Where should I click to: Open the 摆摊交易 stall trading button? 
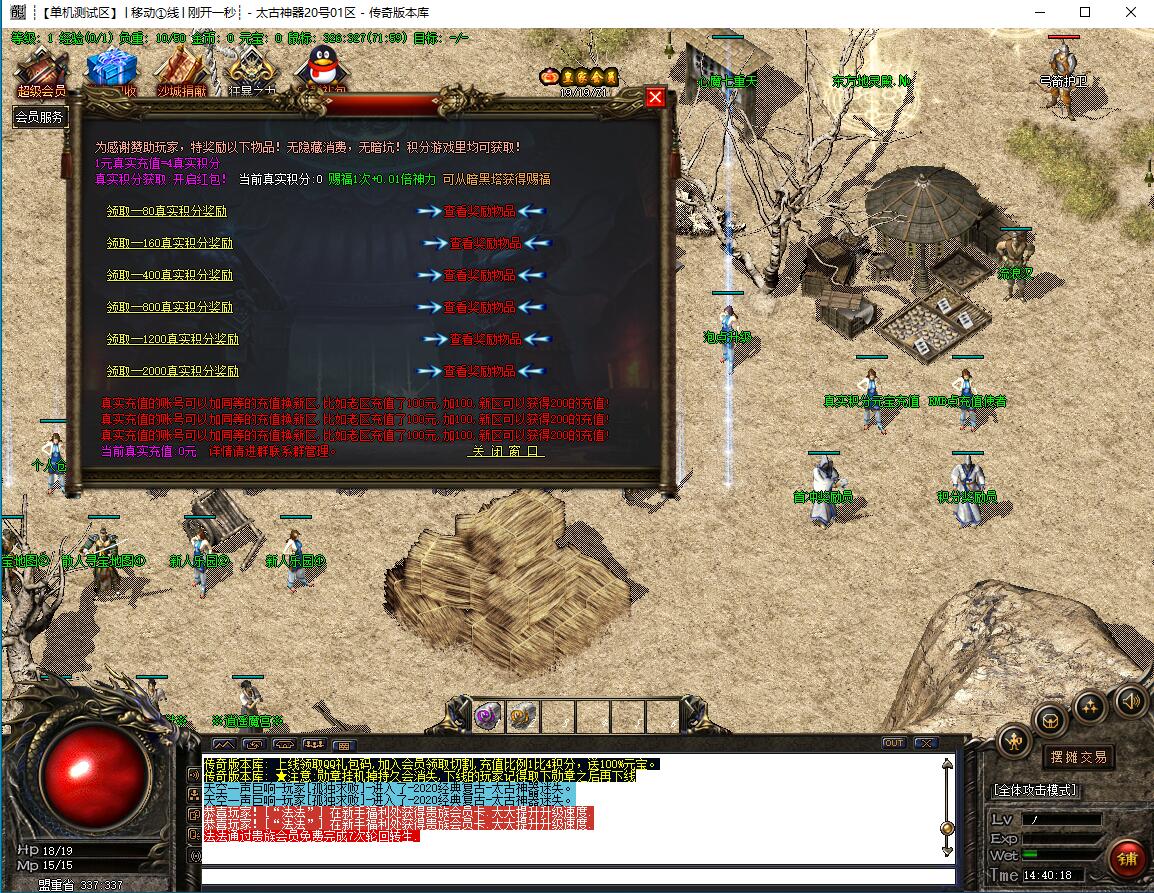pos(1078,757)
